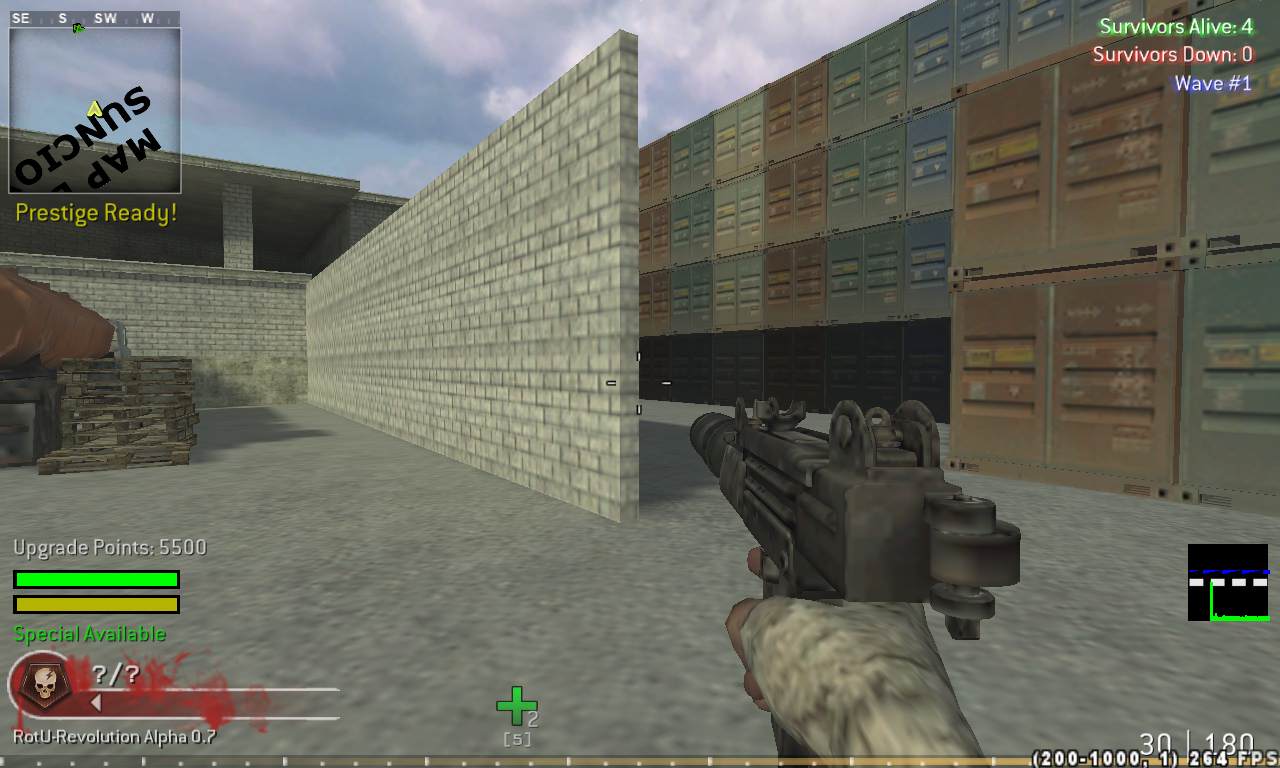1280x768 pixels.
Task: Click the green health cross icon
Action: pos(516,705)
